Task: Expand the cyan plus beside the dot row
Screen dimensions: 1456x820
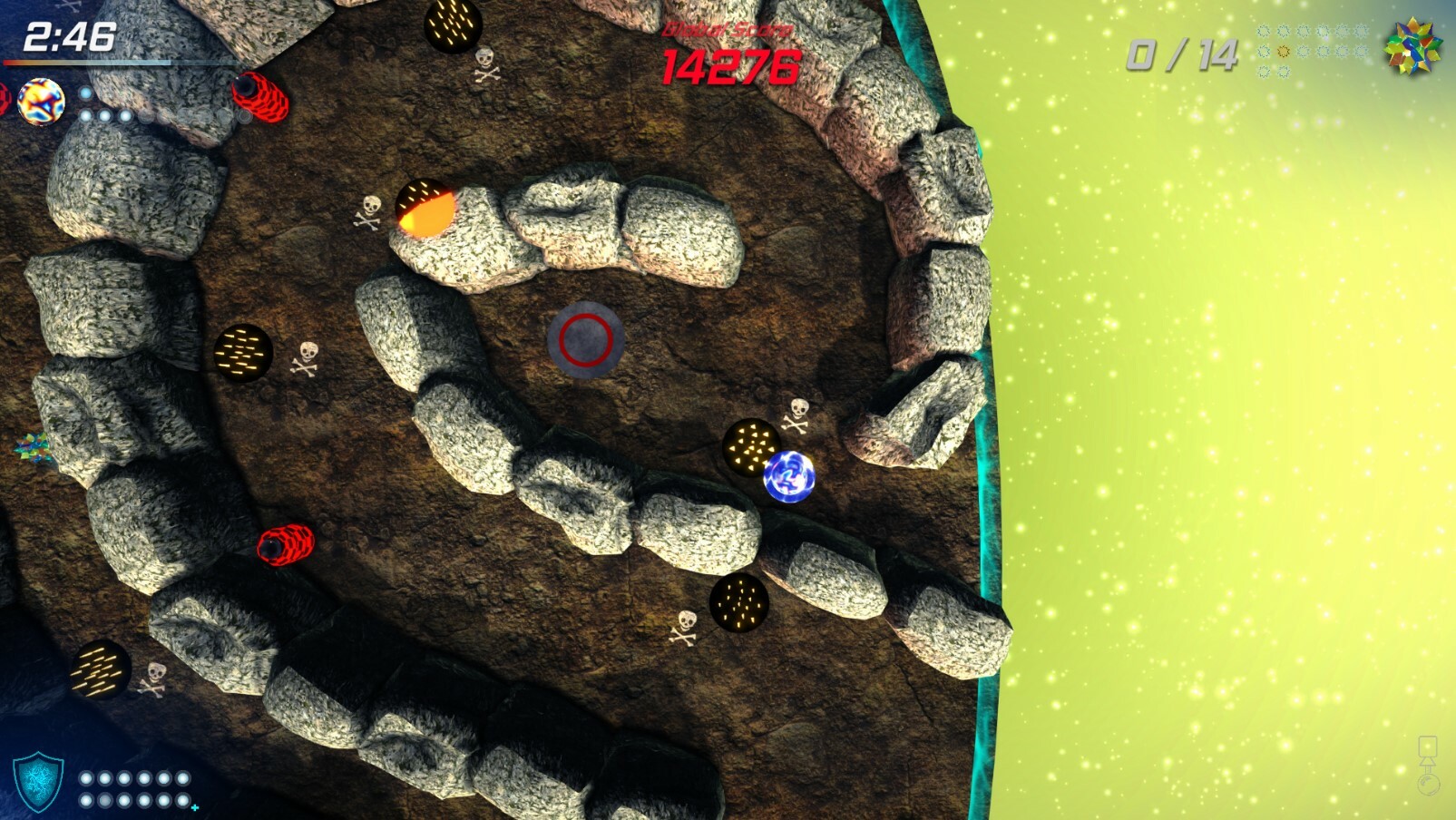Action: pos(195,808)
